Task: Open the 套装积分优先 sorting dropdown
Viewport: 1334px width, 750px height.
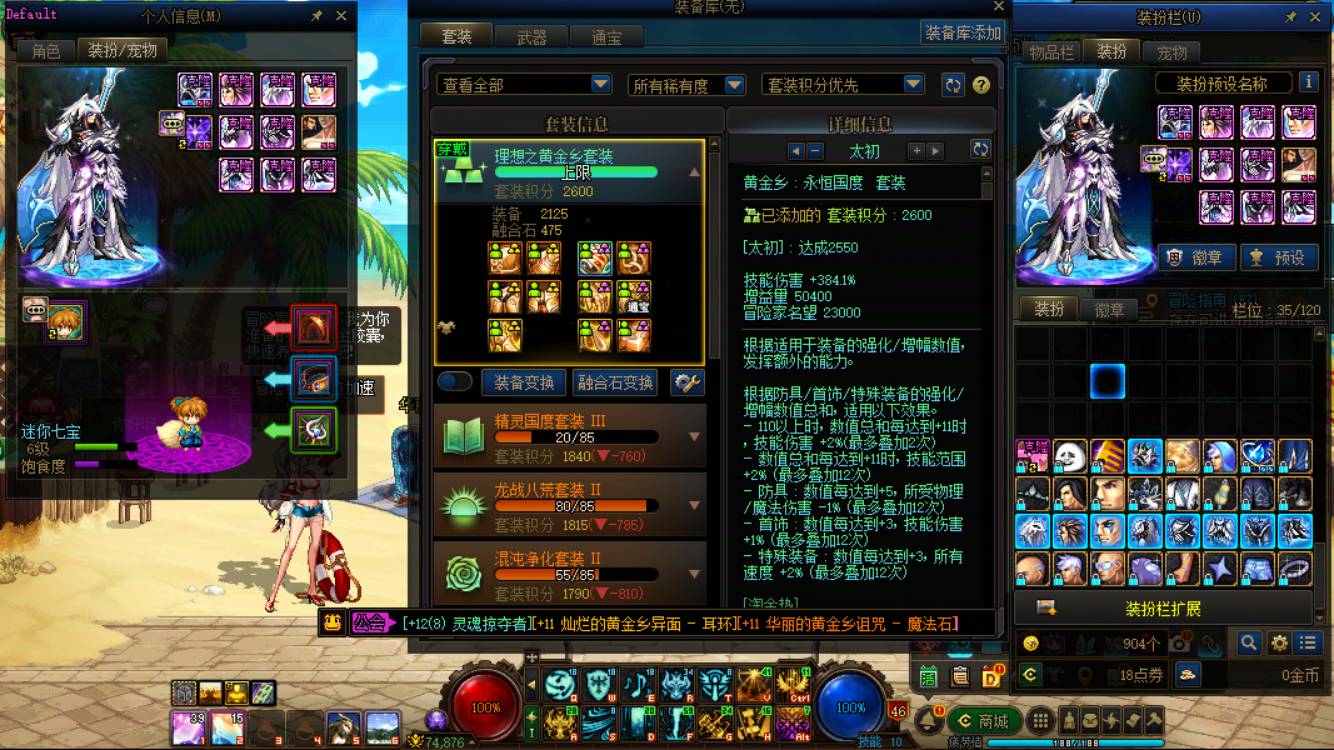Action: coord(843,85)
